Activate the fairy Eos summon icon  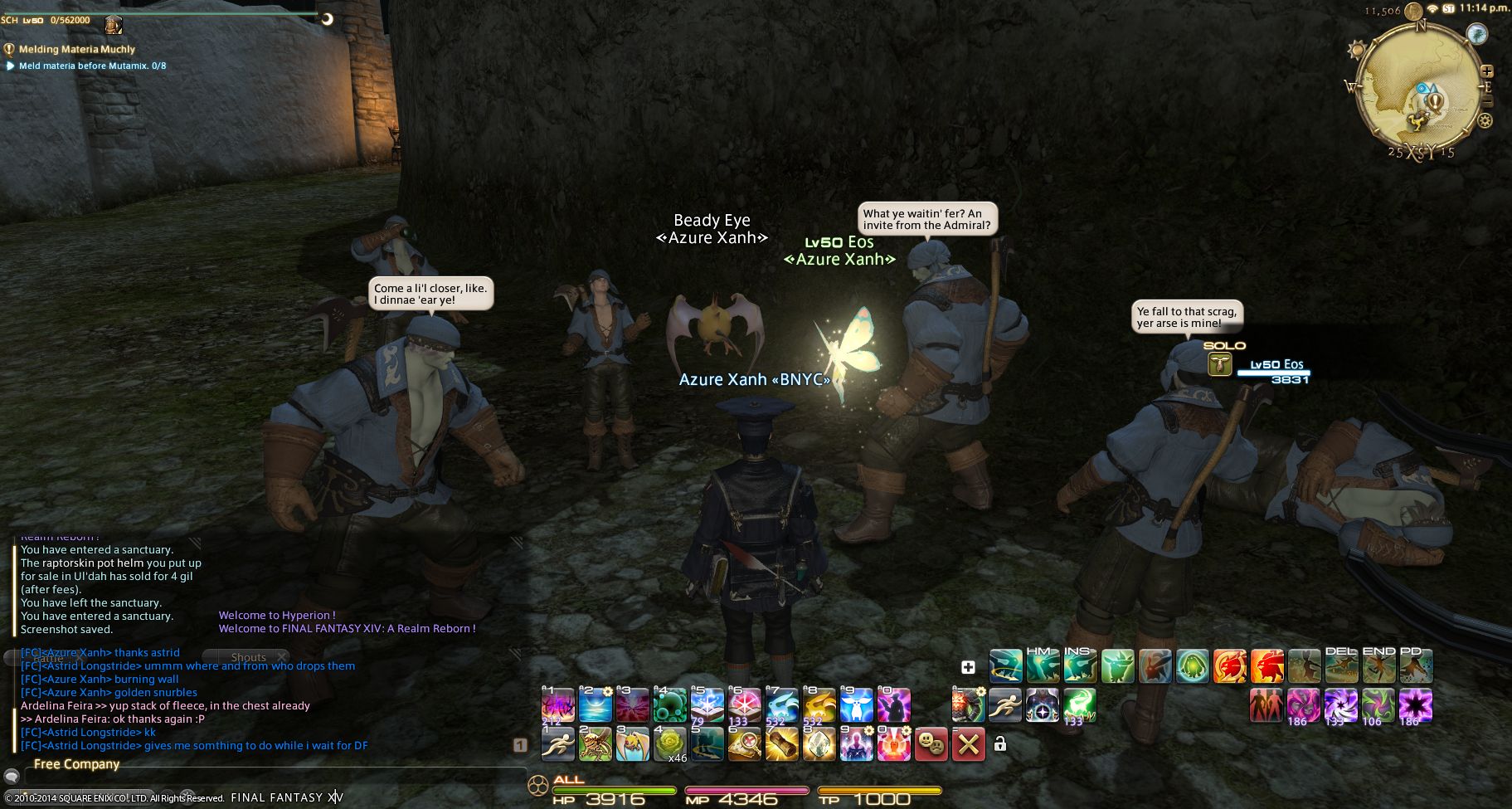(x=856, y=704)
